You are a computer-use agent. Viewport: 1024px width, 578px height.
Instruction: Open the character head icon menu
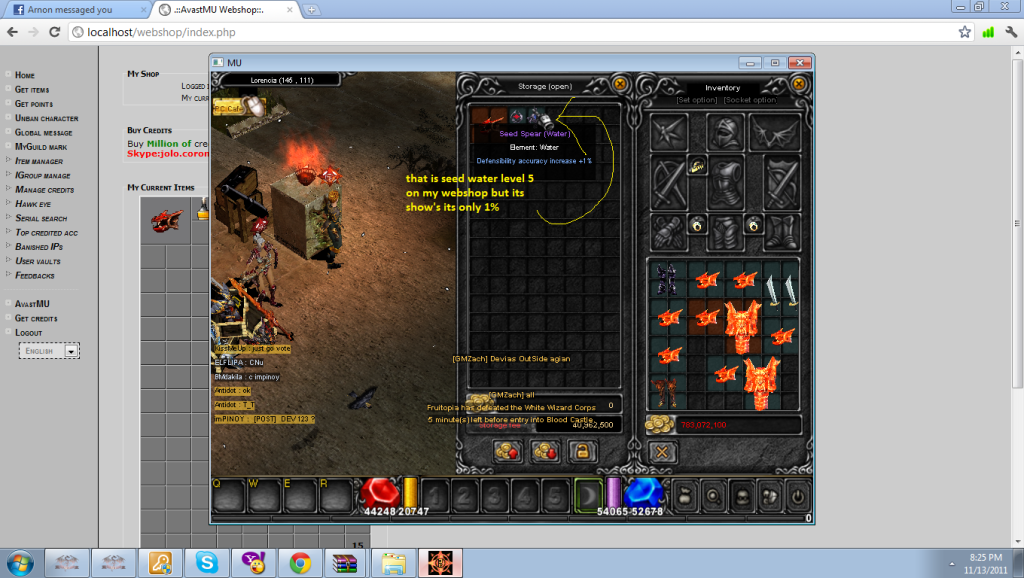coord(741,494)
